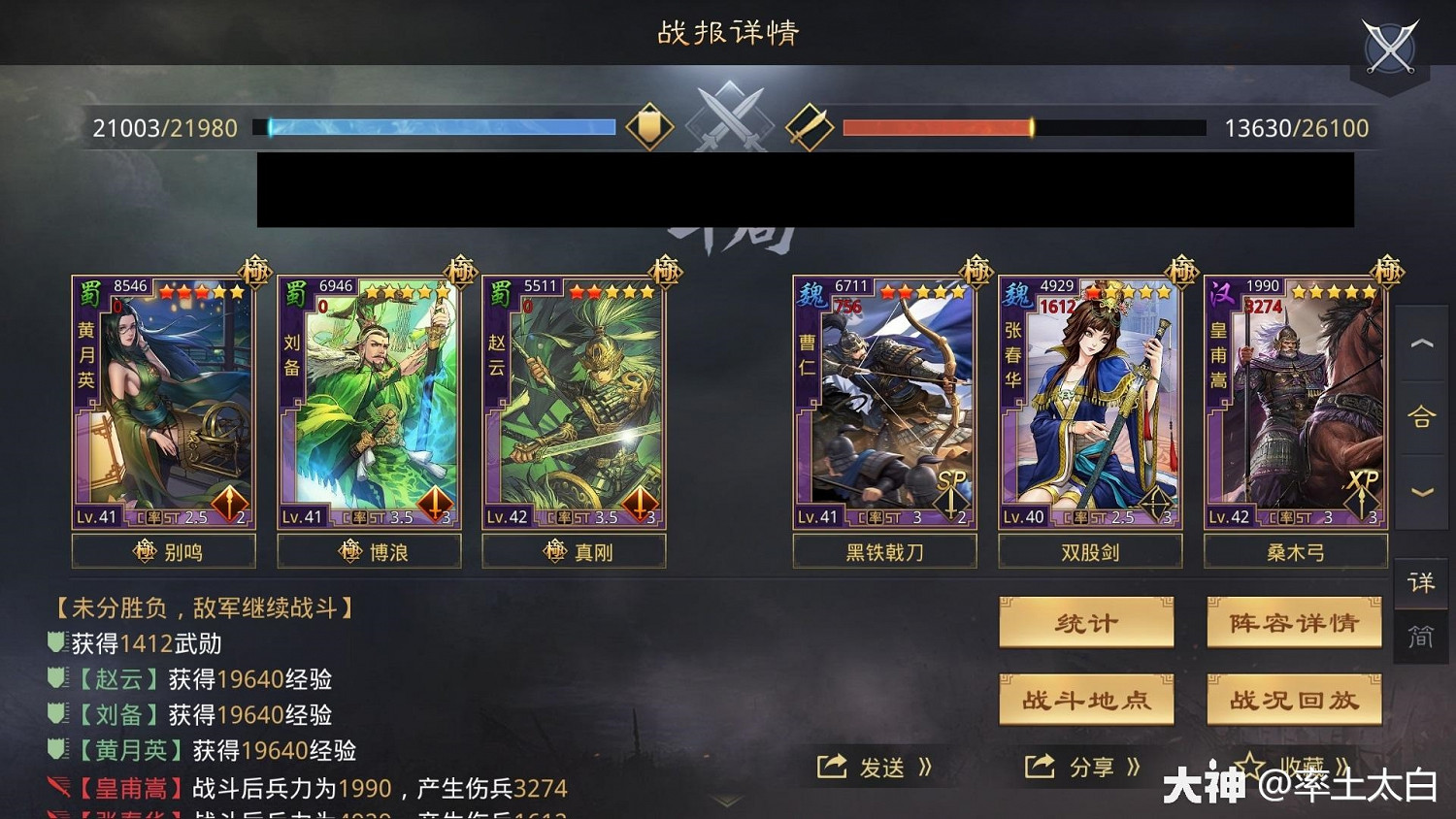Screen dimensions: 1456x819
Task: Click the dark shield icon beside the red bar
Action: 809,126
